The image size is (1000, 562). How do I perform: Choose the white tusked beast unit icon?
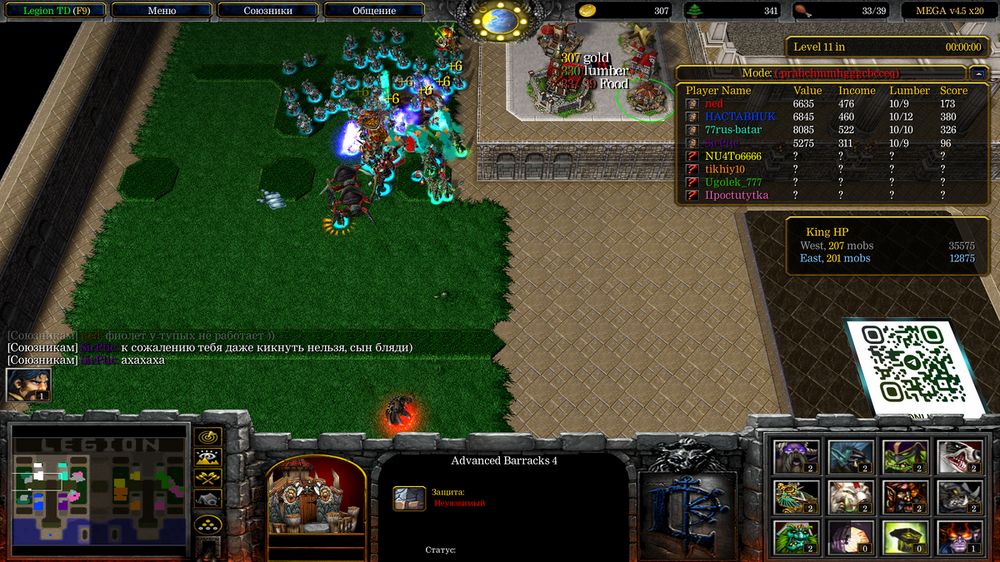click(851, 496)
